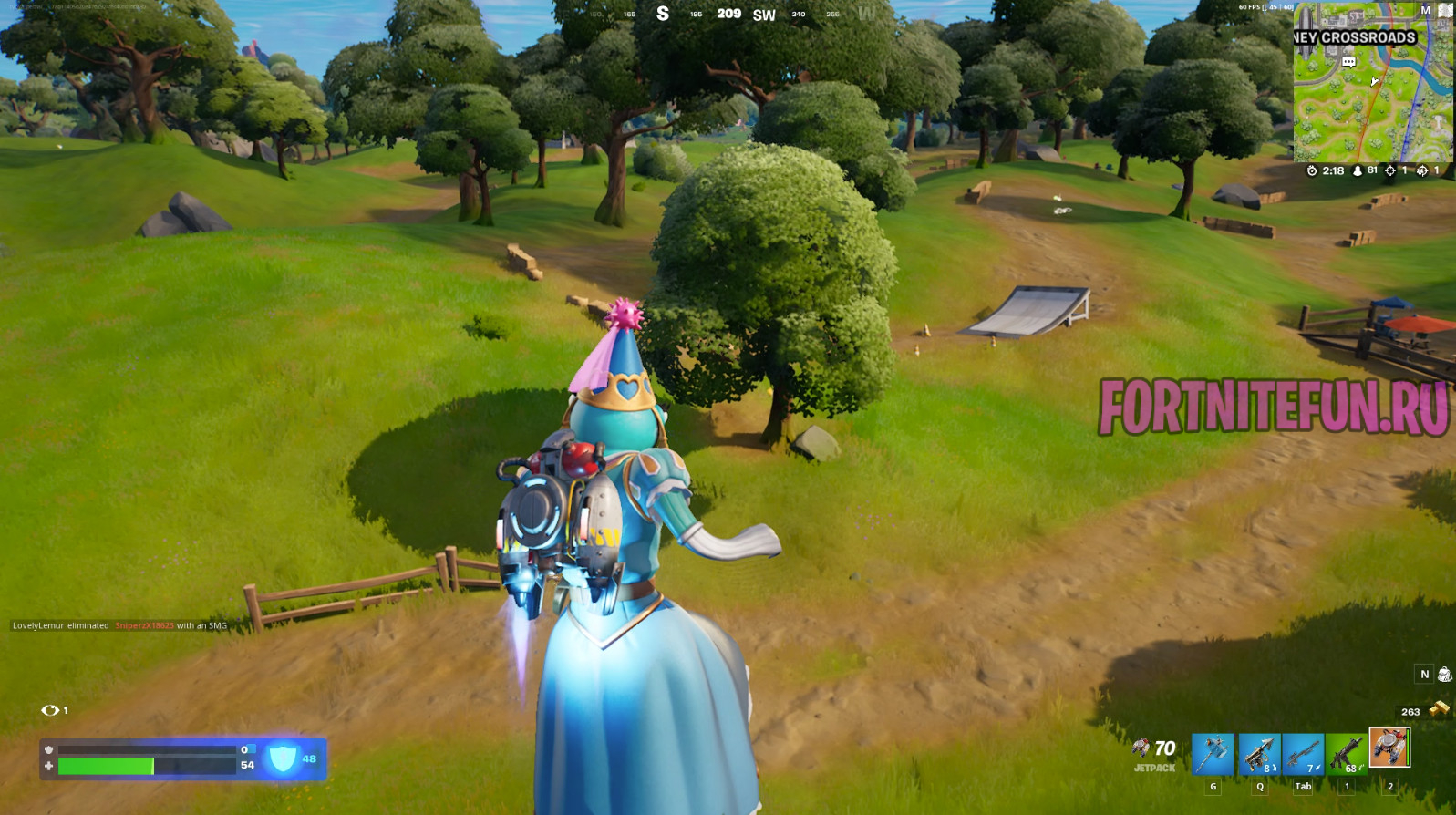The height and width of the screenshot is (815, 1456).
Task: Choose the green submachine gun slot
Action: point(1347,754)
